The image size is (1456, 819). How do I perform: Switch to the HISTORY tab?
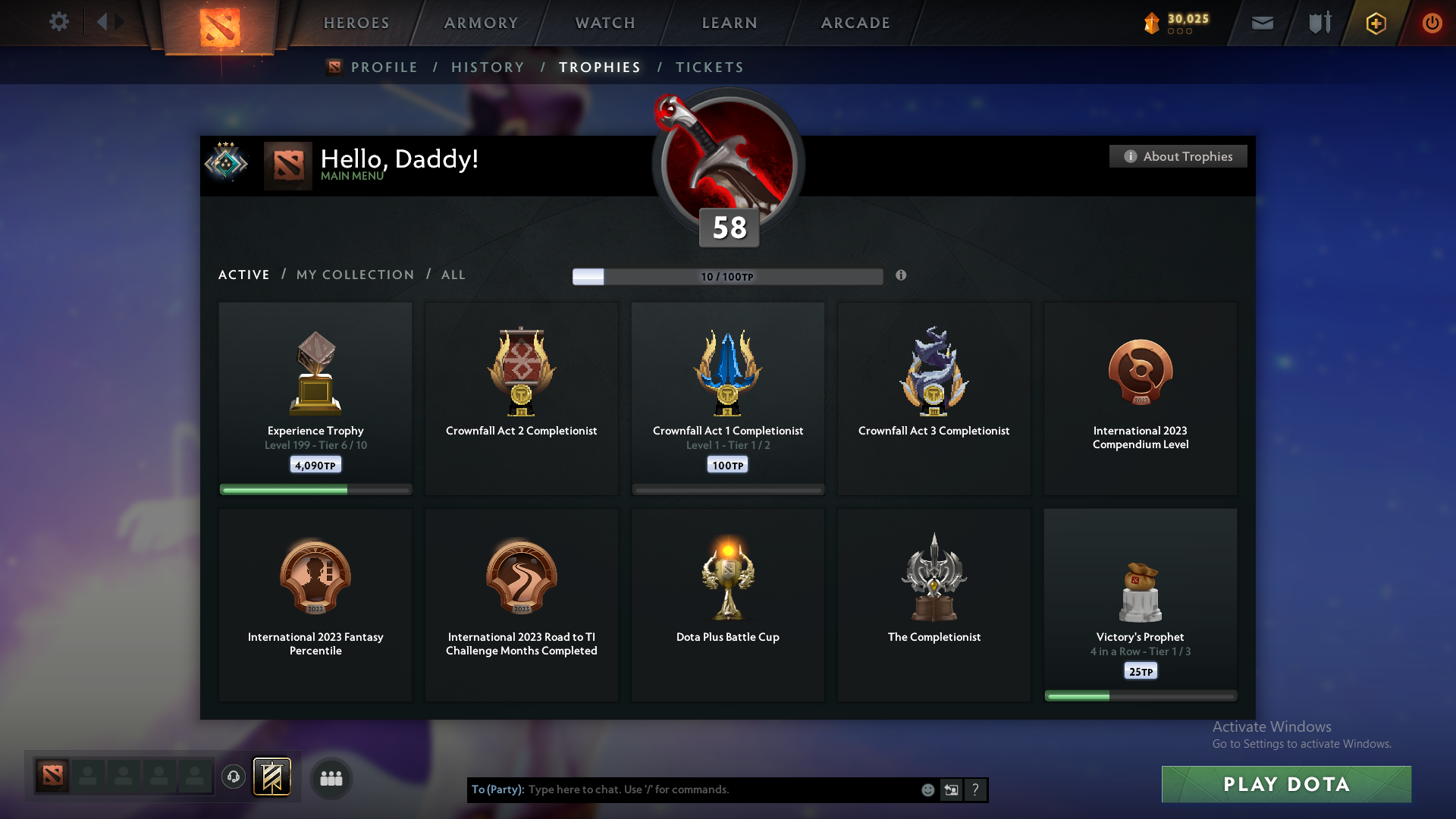tap(487, 67)
